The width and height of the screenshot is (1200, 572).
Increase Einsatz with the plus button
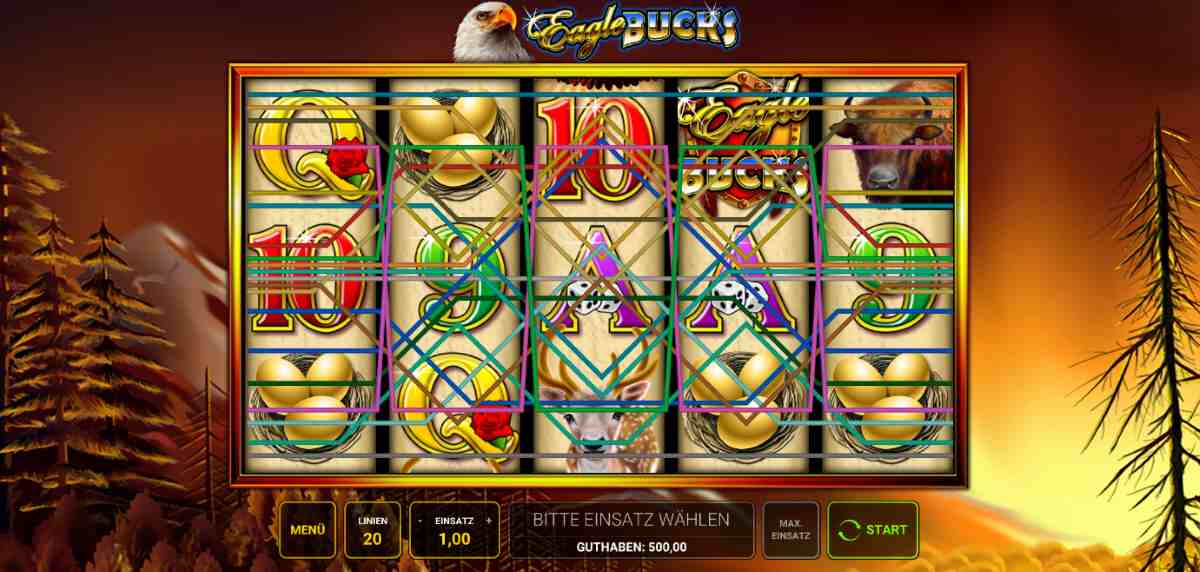point(488,520)
